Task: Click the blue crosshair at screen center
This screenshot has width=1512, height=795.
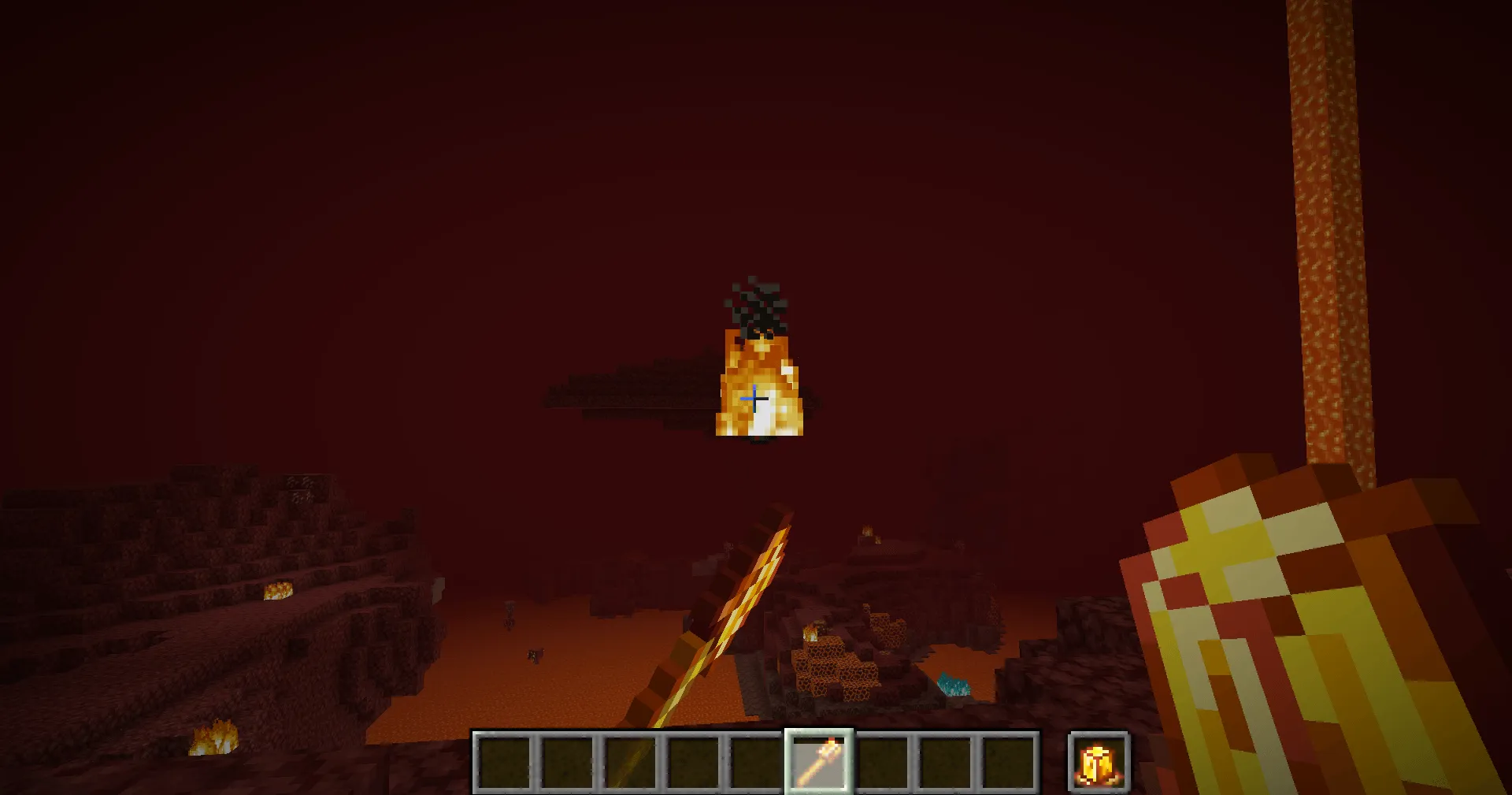Action: pos(754,399)
